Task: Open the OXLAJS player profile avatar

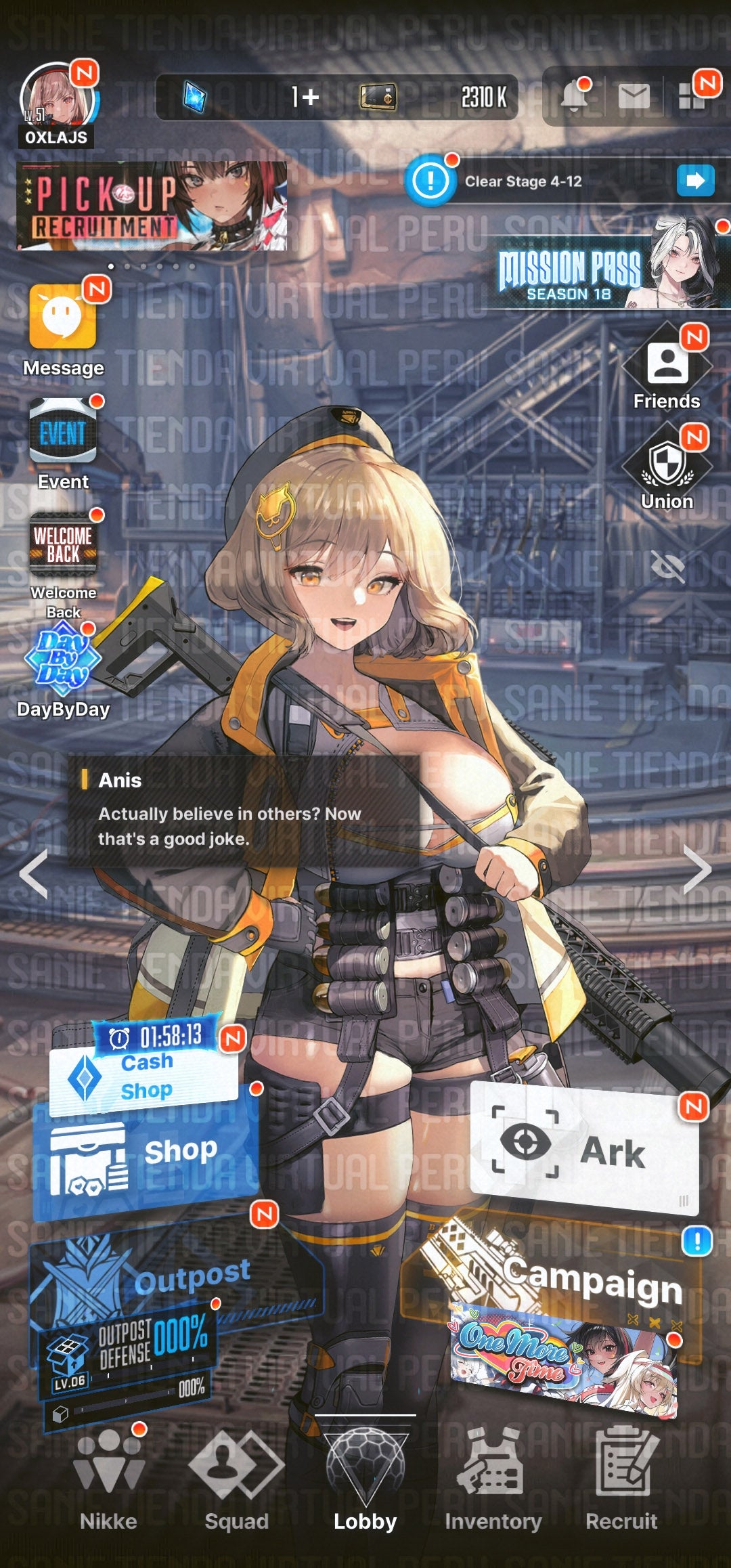Action: point(56,102)
